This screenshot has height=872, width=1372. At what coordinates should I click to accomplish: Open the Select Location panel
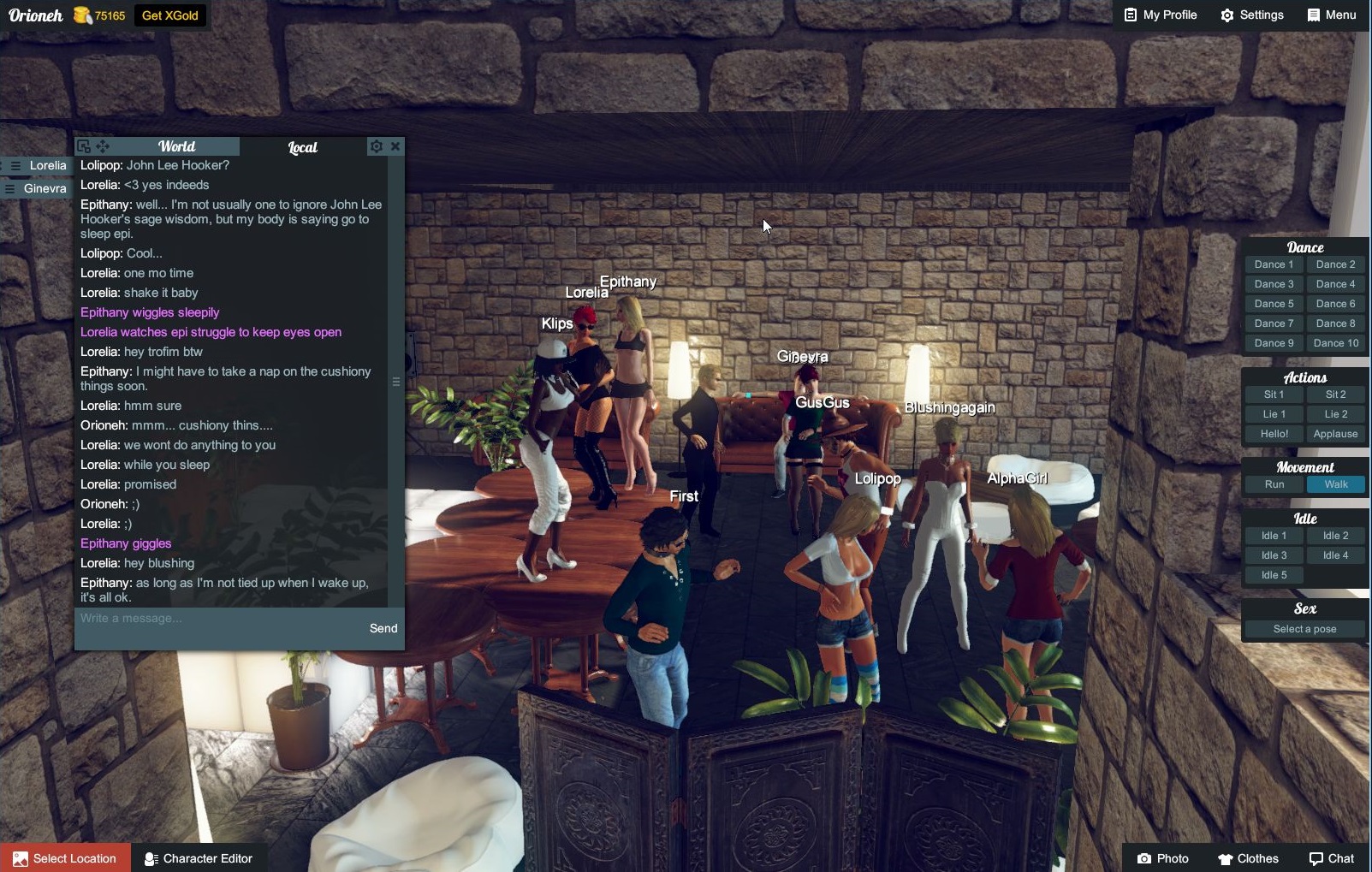(x=64, y=858)
